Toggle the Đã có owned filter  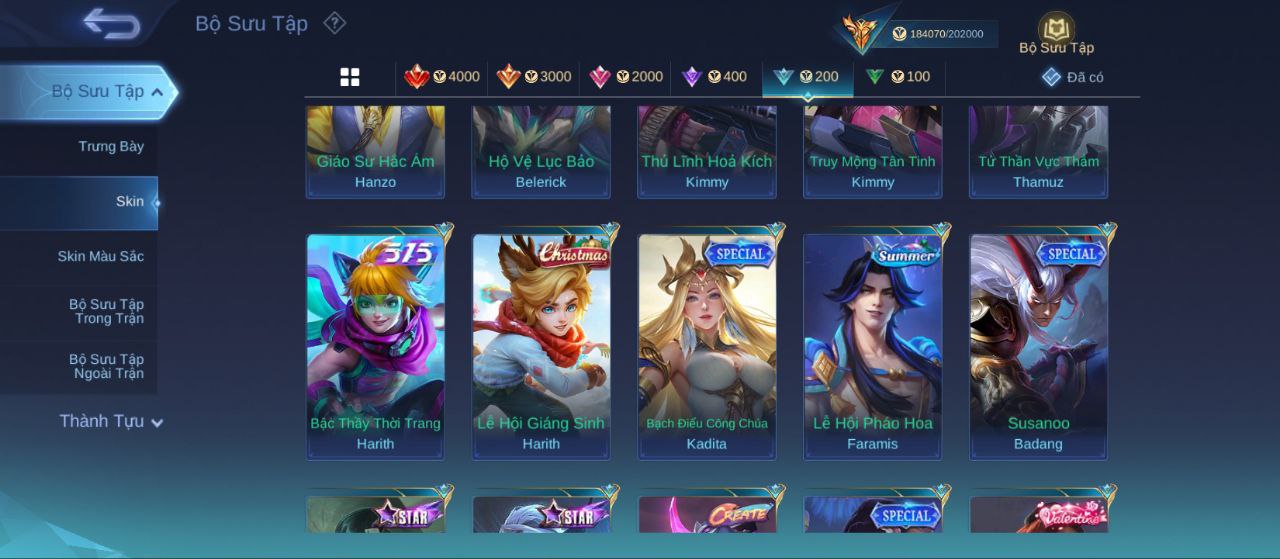click(1072, 77)
